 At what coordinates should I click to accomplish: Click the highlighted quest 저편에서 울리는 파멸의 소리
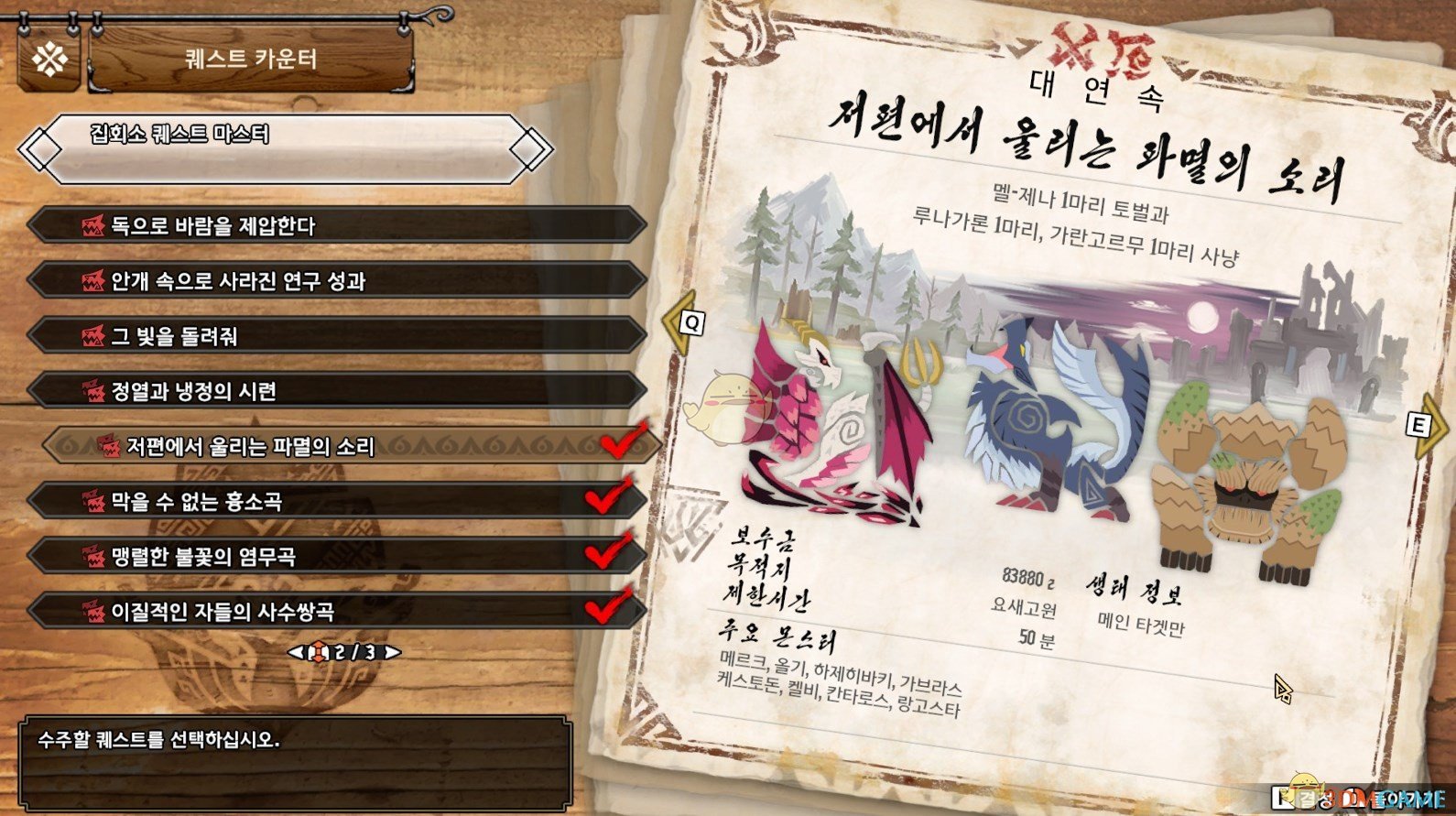pos(275,448)
